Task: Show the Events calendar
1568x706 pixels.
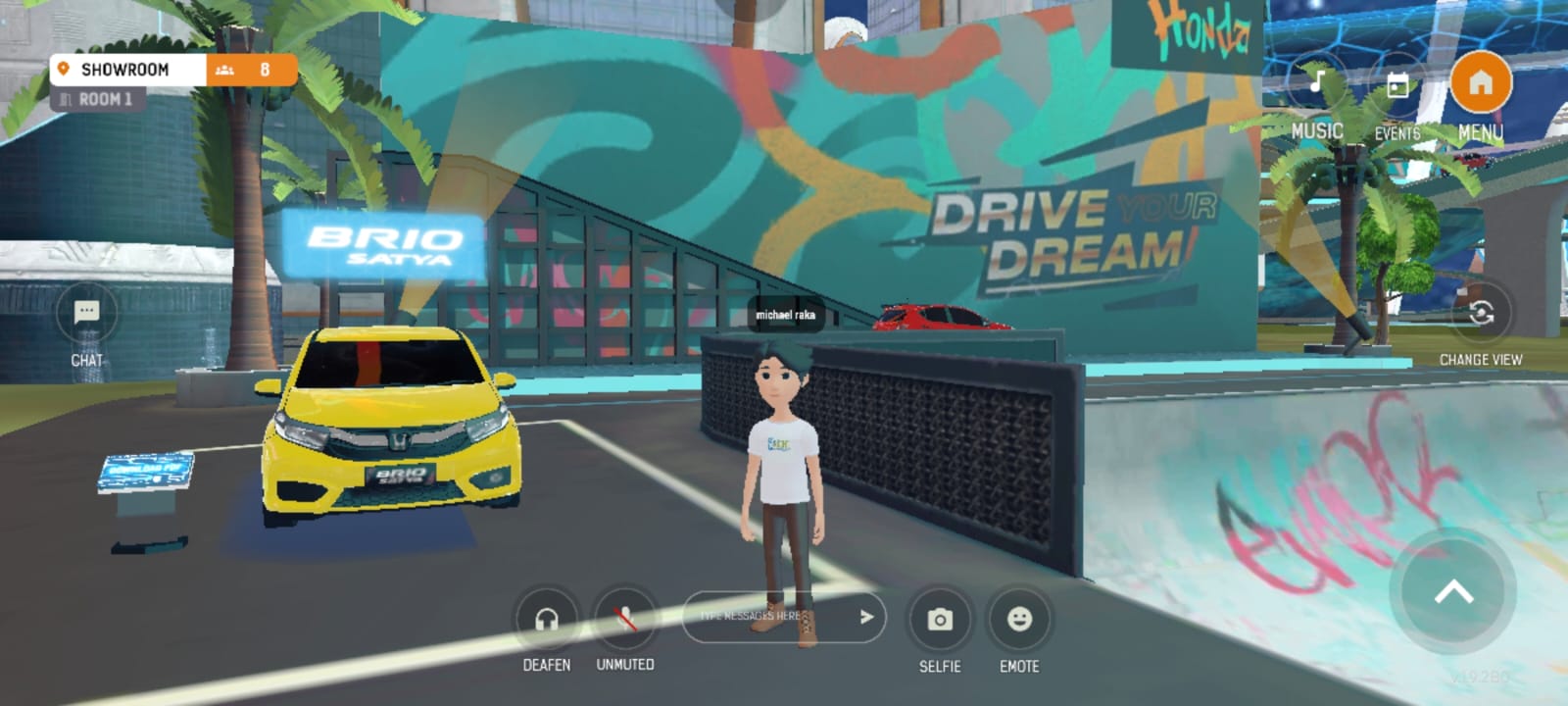Action: point(1397,86)
